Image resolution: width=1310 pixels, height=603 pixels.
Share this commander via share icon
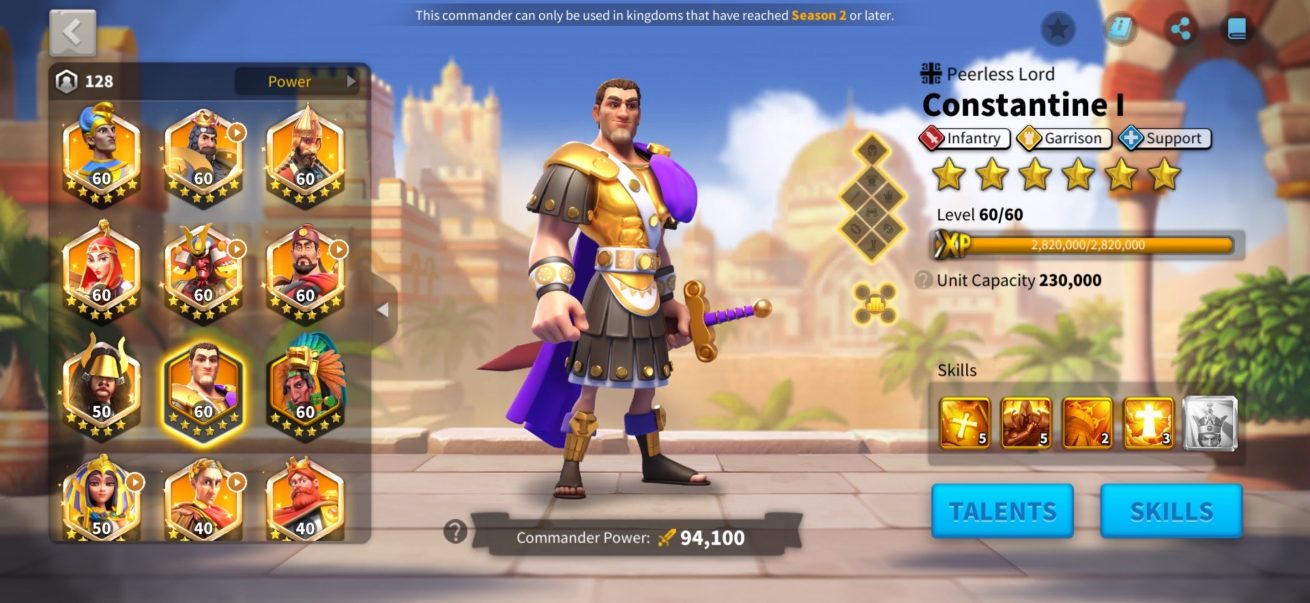(x=1182, y=29)
